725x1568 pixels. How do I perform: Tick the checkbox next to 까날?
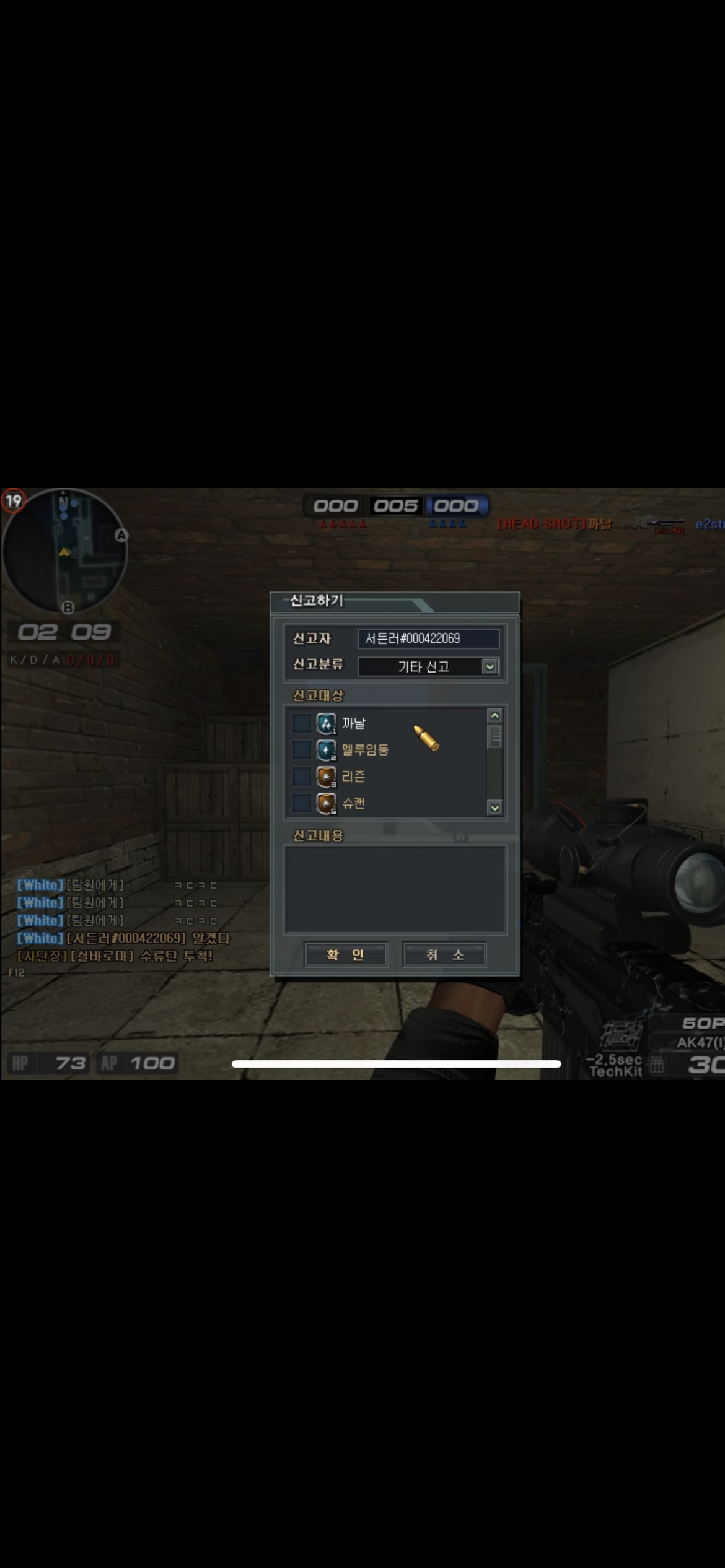click(302, 723)
